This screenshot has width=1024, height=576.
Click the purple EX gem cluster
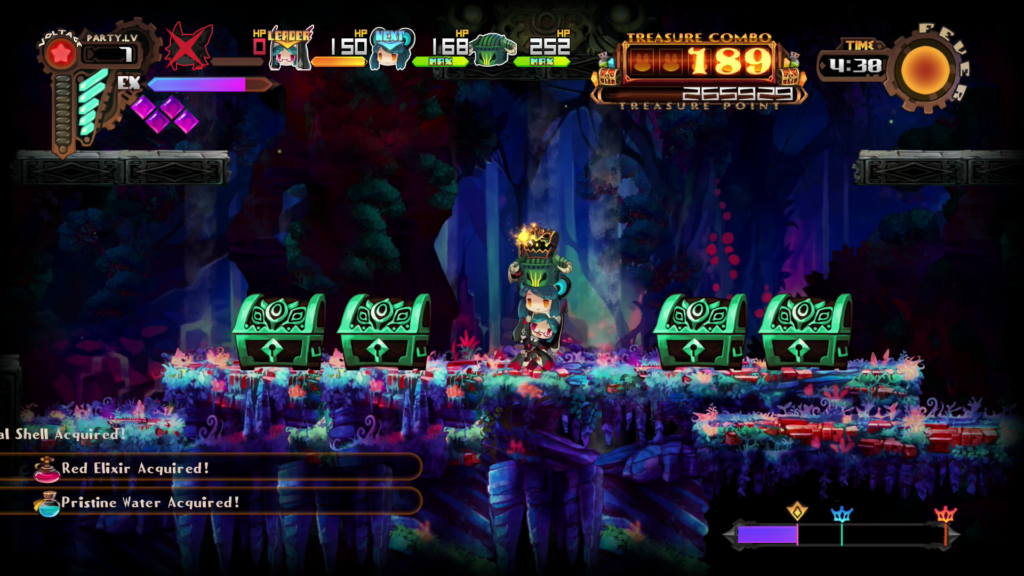pos(163,113)
